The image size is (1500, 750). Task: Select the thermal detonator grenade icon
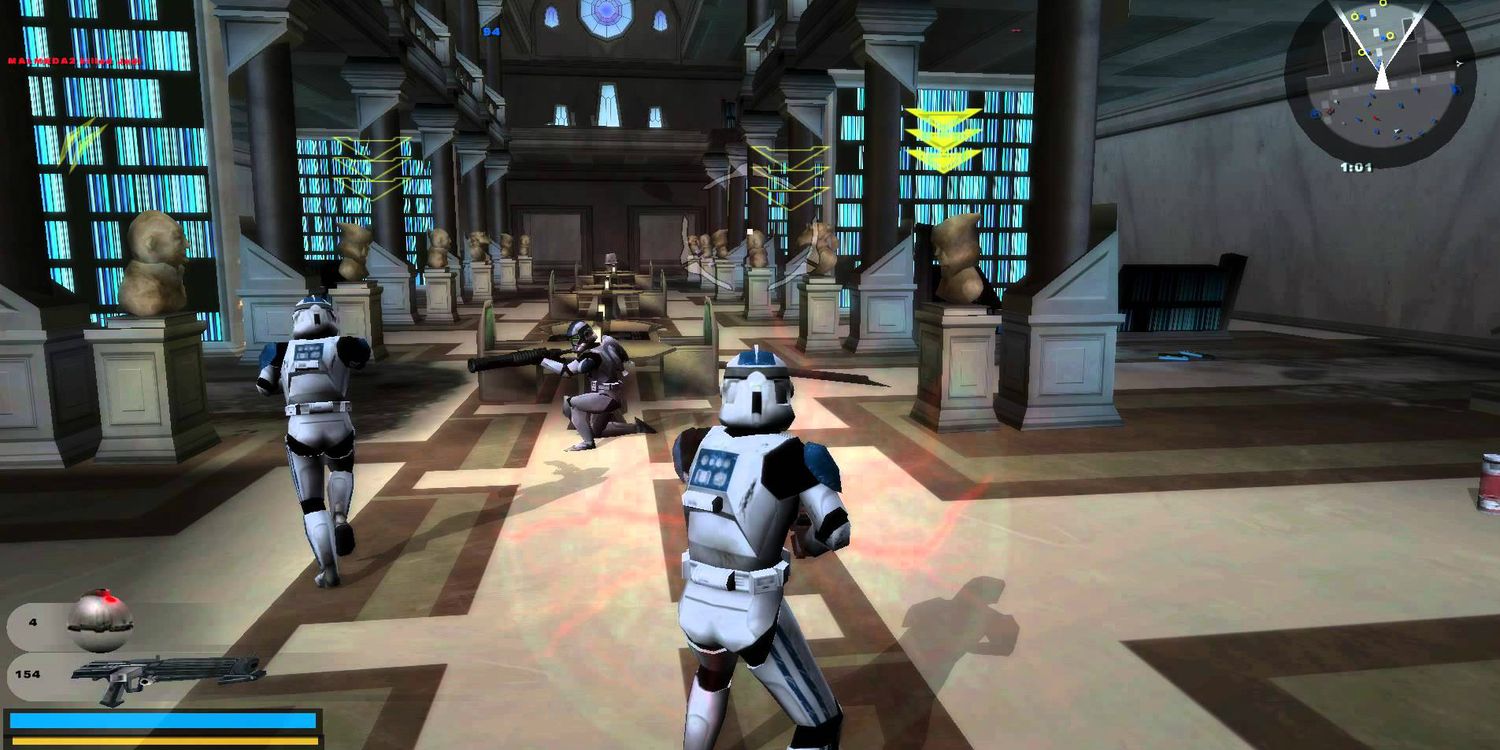click(99, 621)
